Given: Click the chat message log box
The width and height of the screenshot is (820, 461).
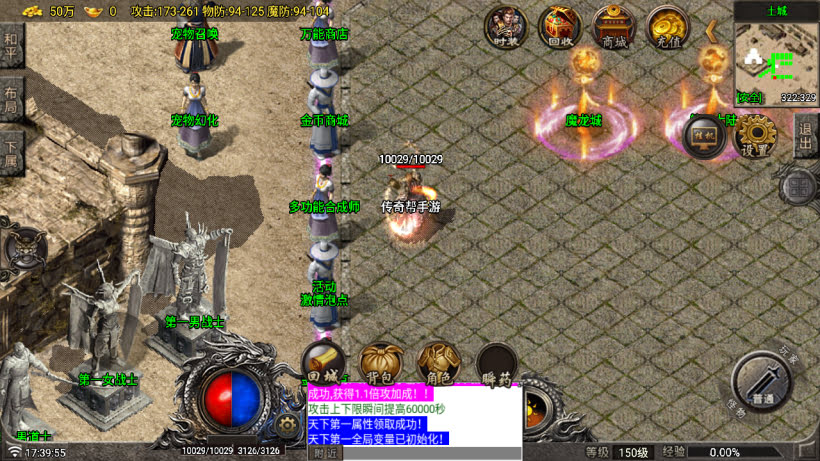Looking at the screenshot, I should (414, 416).
